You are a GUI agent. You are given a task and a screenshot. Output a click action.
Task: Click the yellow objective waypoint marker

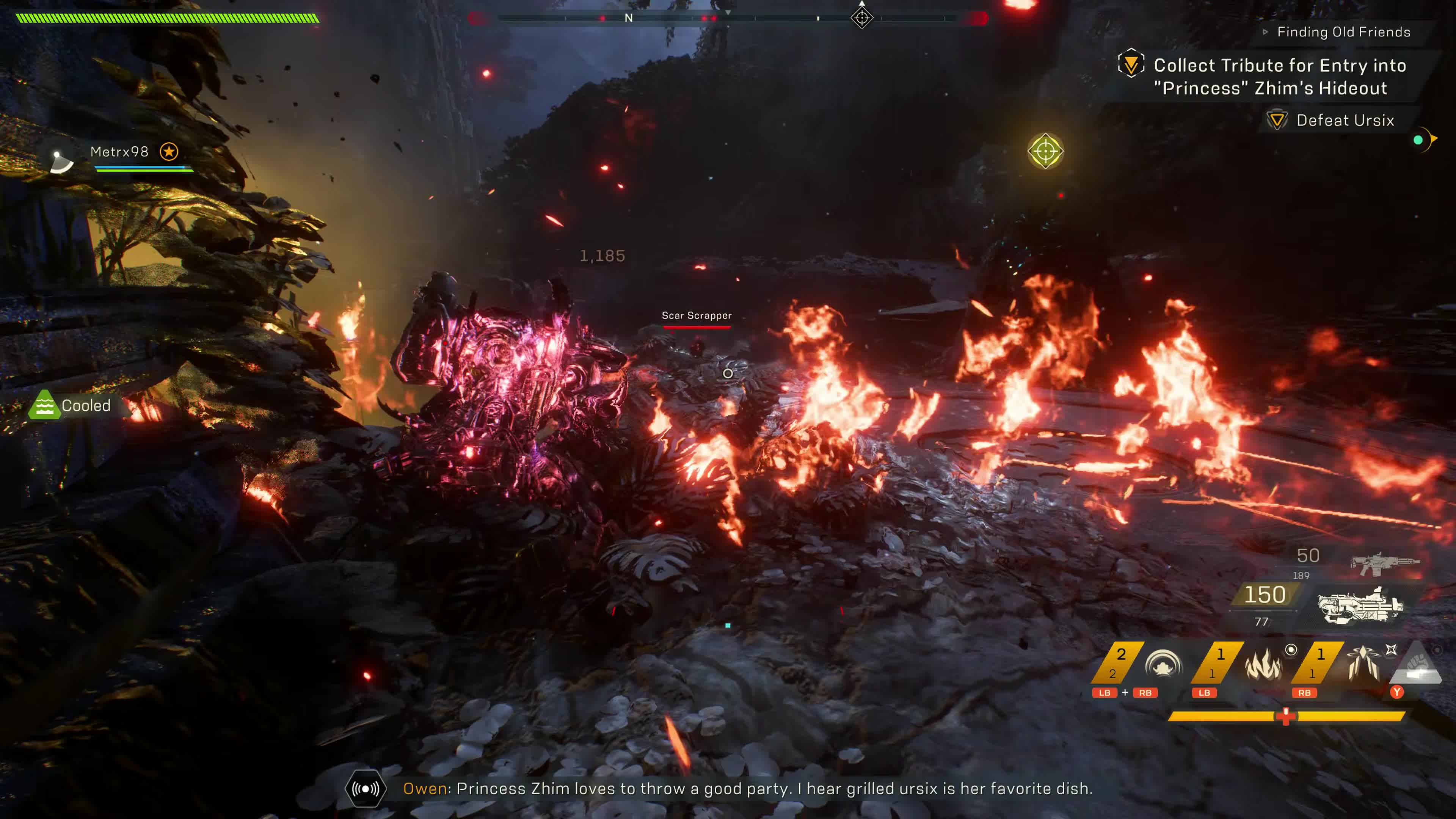1045,151
